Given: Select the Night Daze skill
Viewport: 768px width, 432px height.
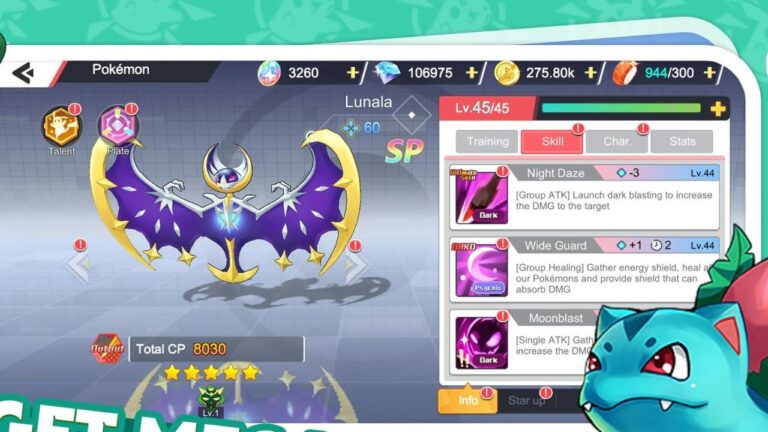Looking at the screenshot, I should point(584,197).
